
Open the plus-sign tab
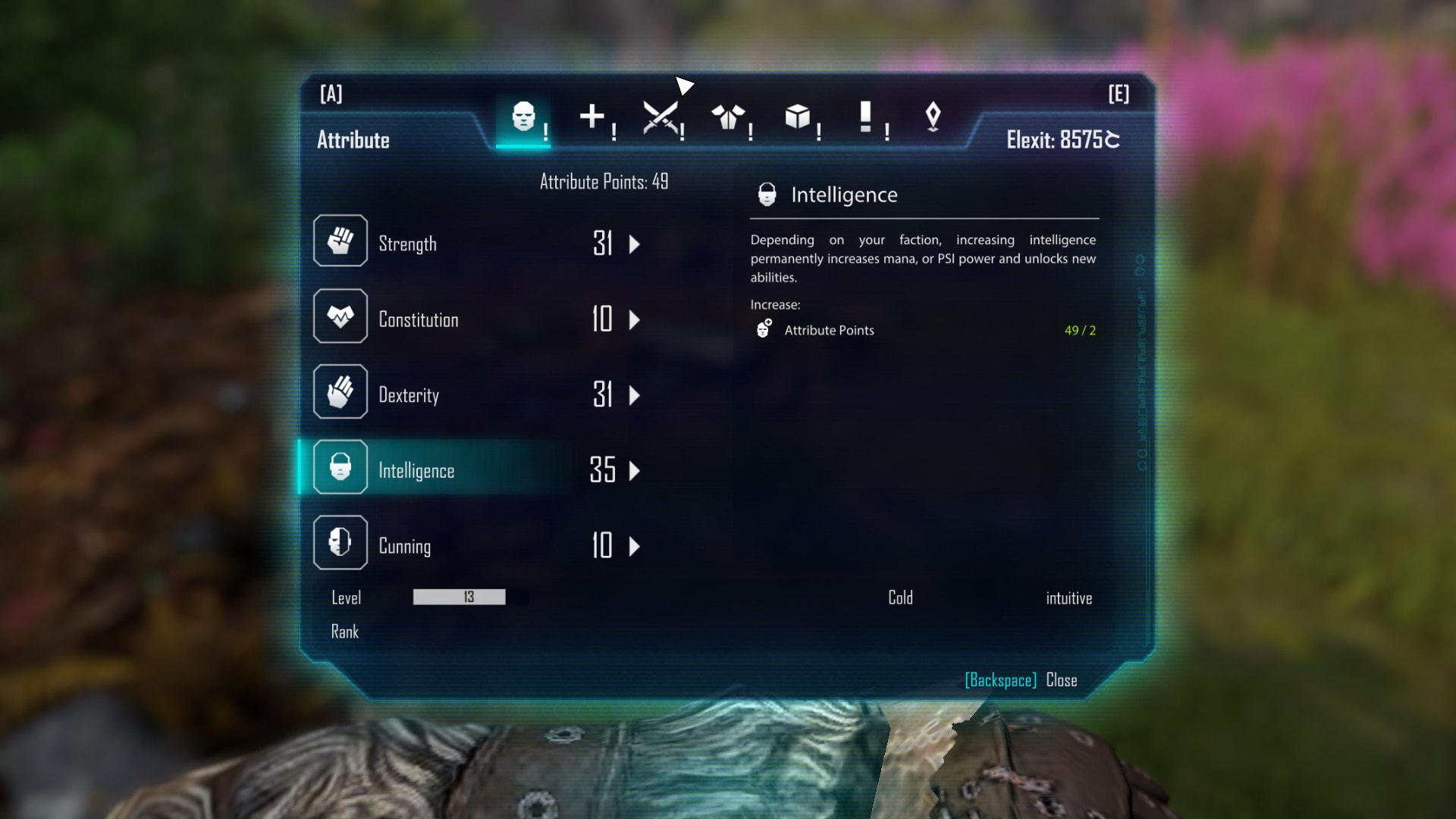[592, 118]
